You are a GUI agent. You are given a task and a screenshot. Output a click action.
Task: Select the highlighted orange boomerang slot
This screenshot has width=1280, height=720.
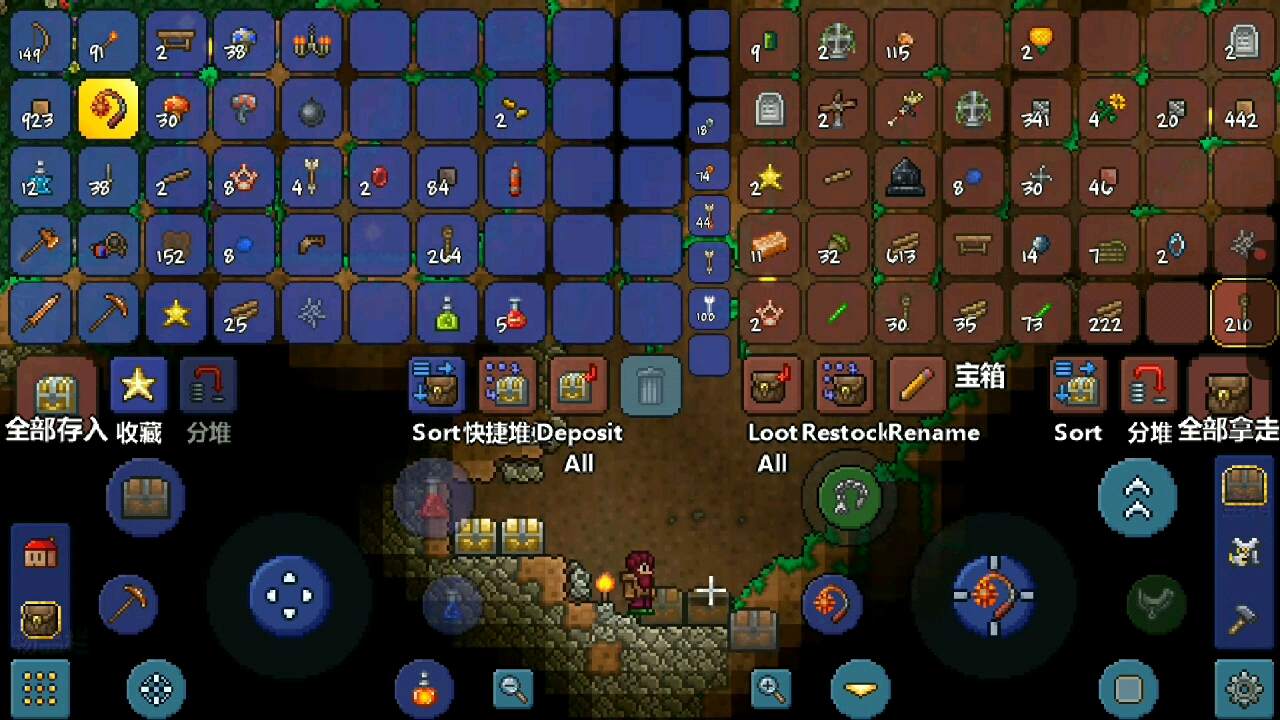(108, 109)
